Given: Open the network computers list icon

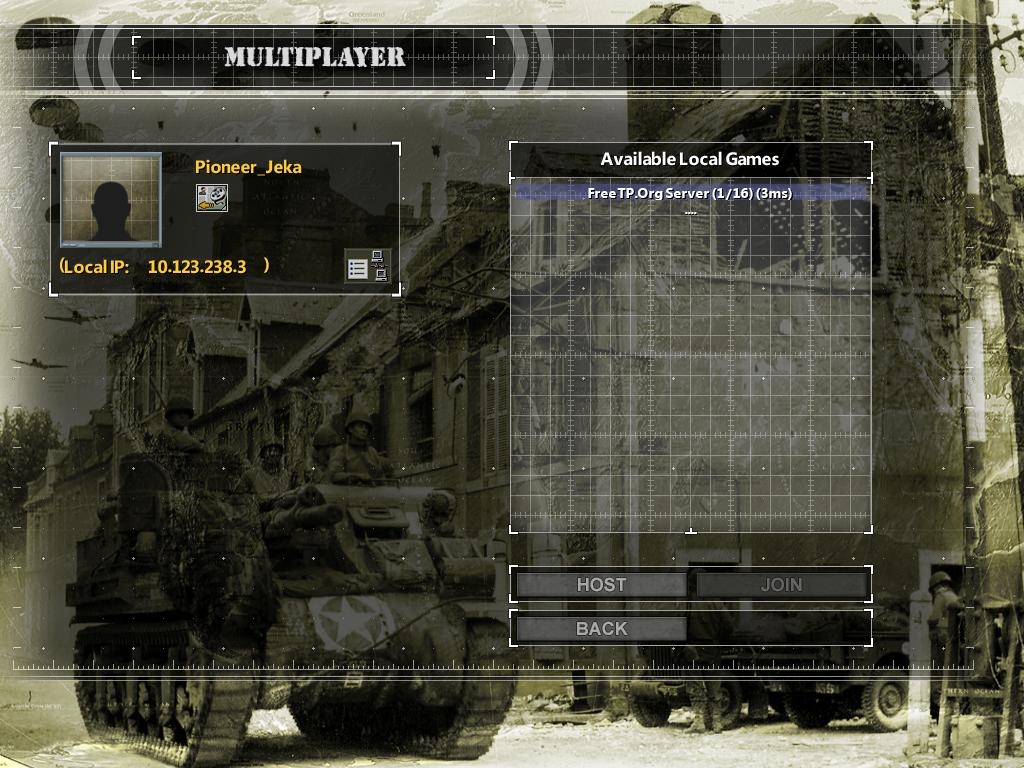Looking at the screenshot, I should click(x=367, y=266).
